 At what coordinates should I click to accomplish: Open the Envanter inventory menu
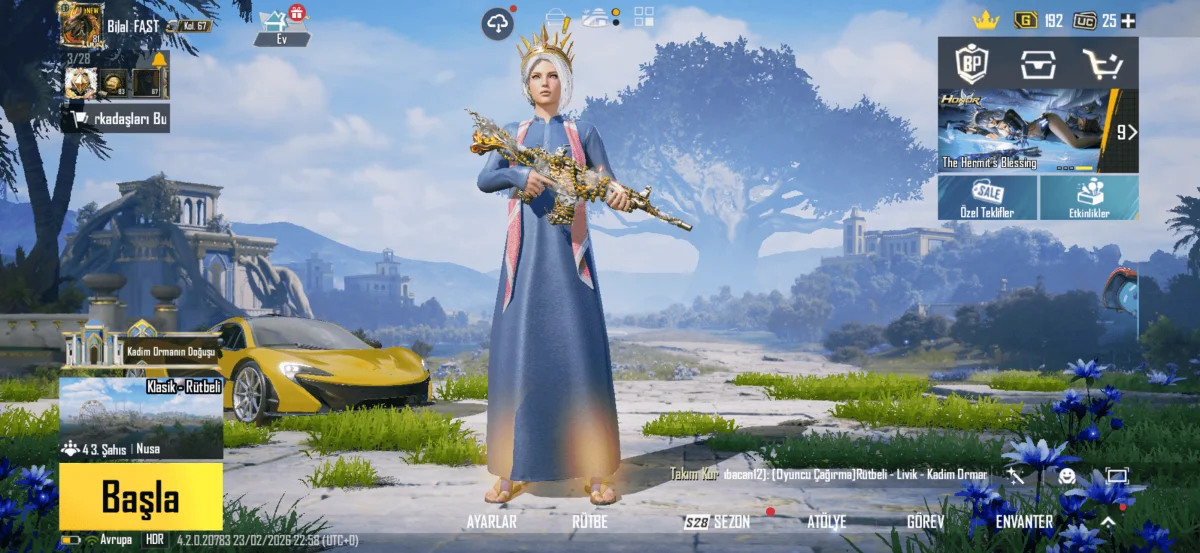[1024, 521]
